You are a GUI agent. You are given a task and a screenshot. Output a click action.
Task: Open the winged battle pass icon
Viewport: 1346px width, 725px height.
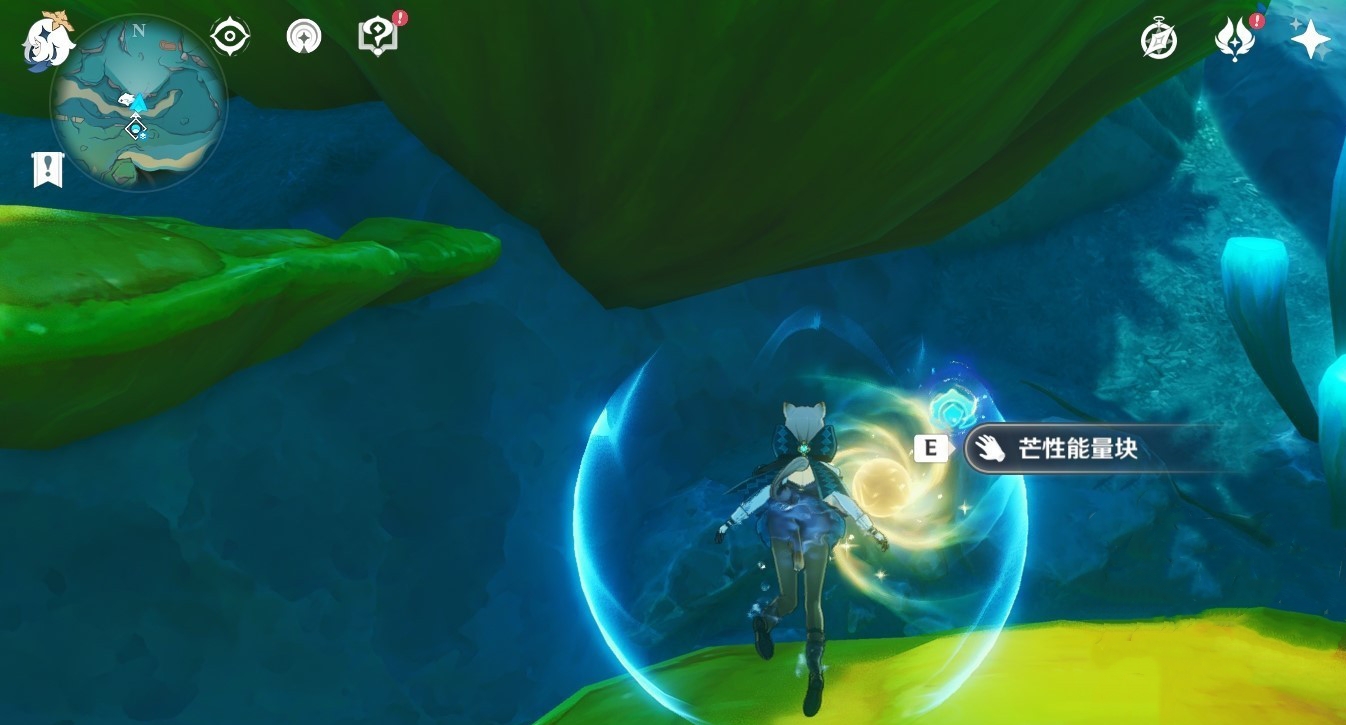pyautogui.click(x=1234, y=40)
